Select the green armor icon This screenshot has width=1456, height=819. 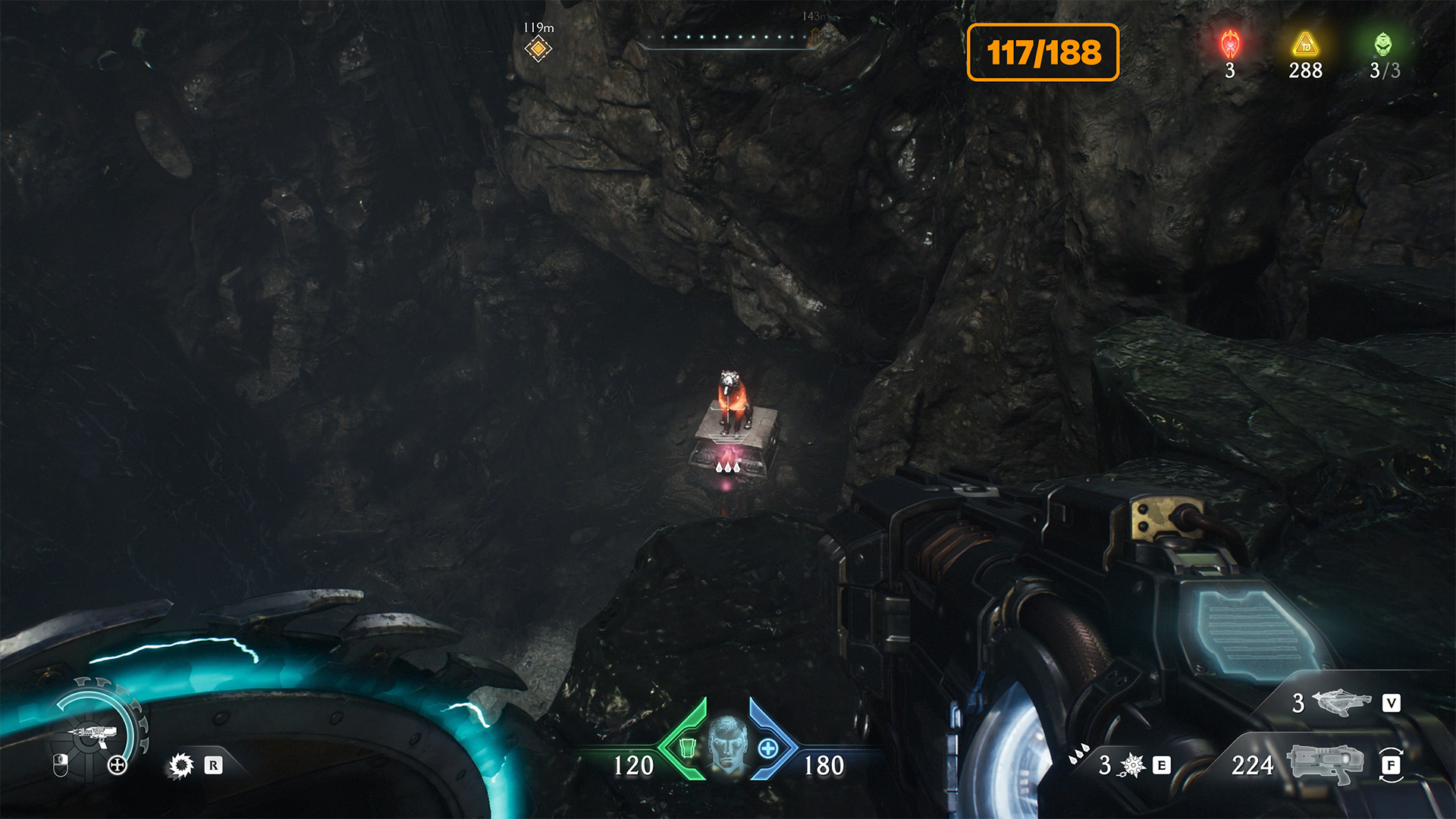(687, 748)
